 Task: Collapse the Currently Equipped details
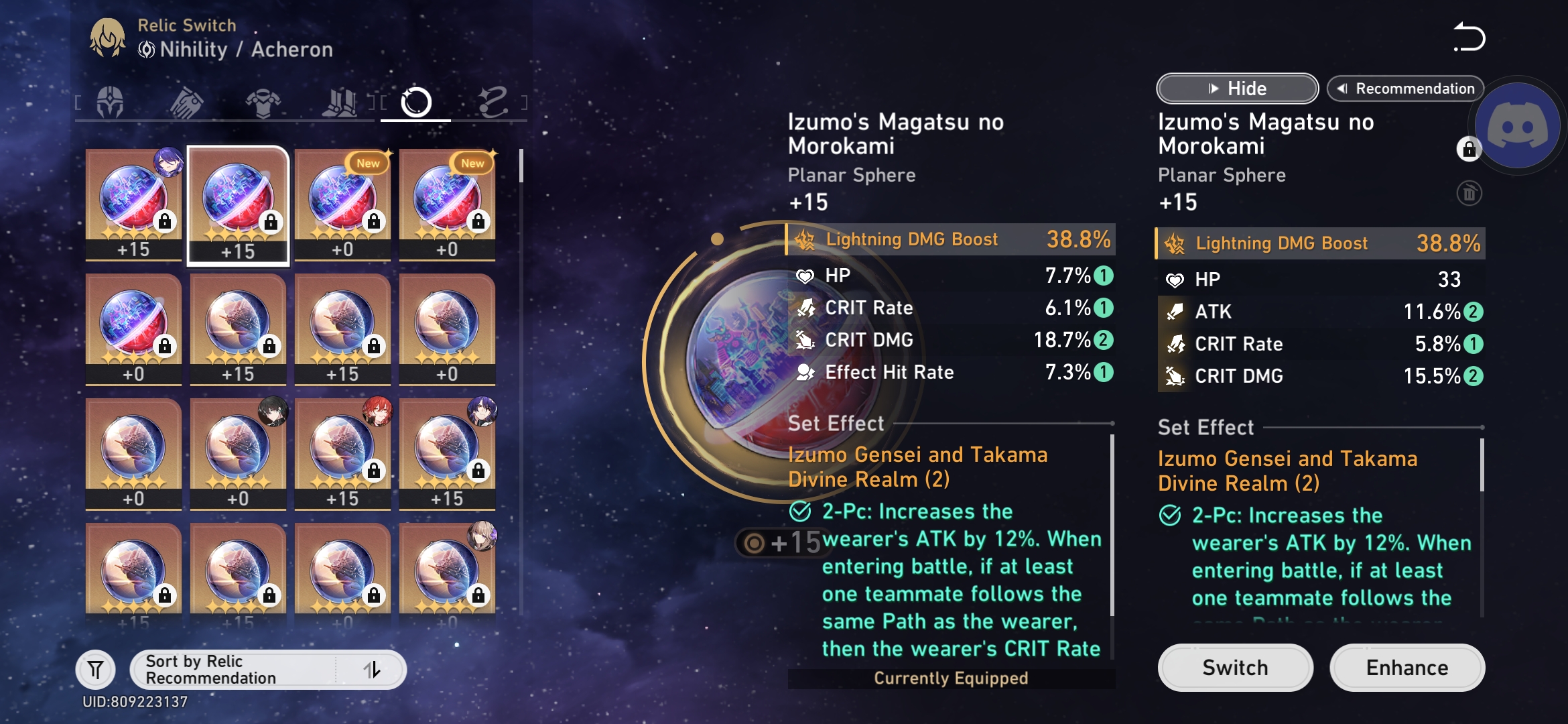[x=1236, y=88]
